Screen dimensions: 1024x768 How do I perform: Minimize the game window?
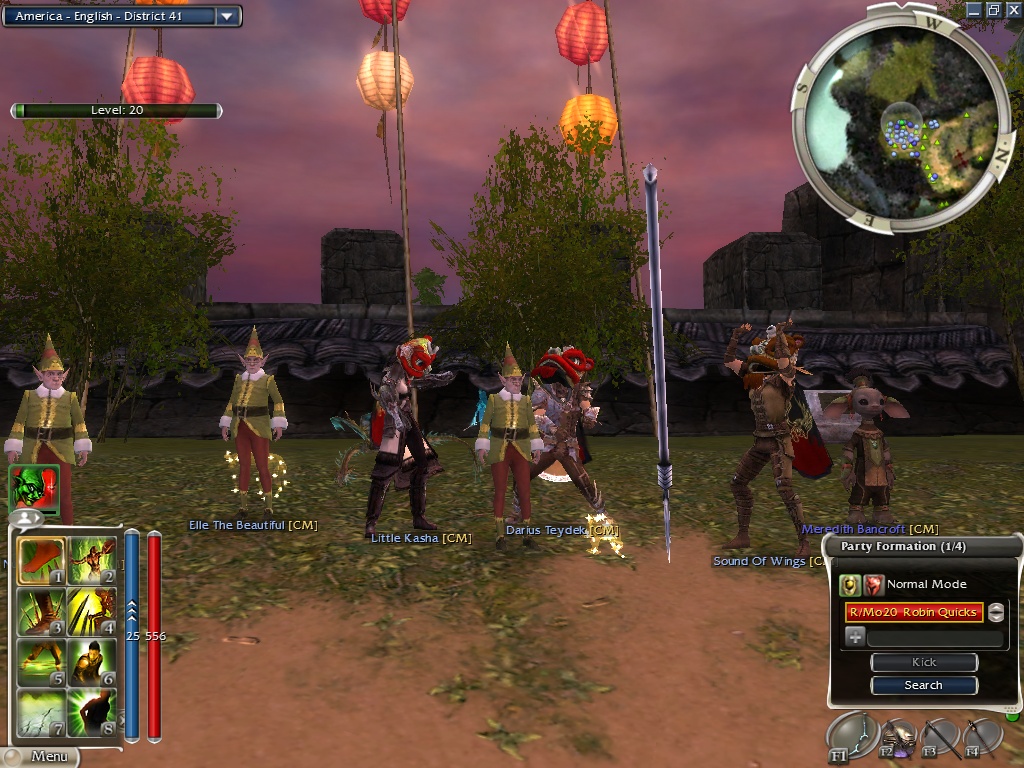tap(975, 9)
